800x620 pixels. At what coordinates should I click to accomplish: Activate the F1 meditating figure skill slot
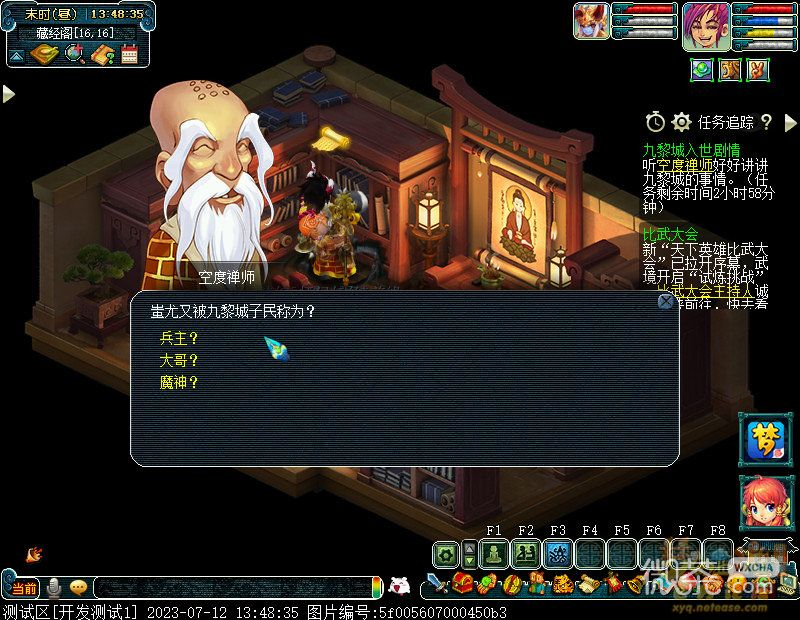point(494,554)
